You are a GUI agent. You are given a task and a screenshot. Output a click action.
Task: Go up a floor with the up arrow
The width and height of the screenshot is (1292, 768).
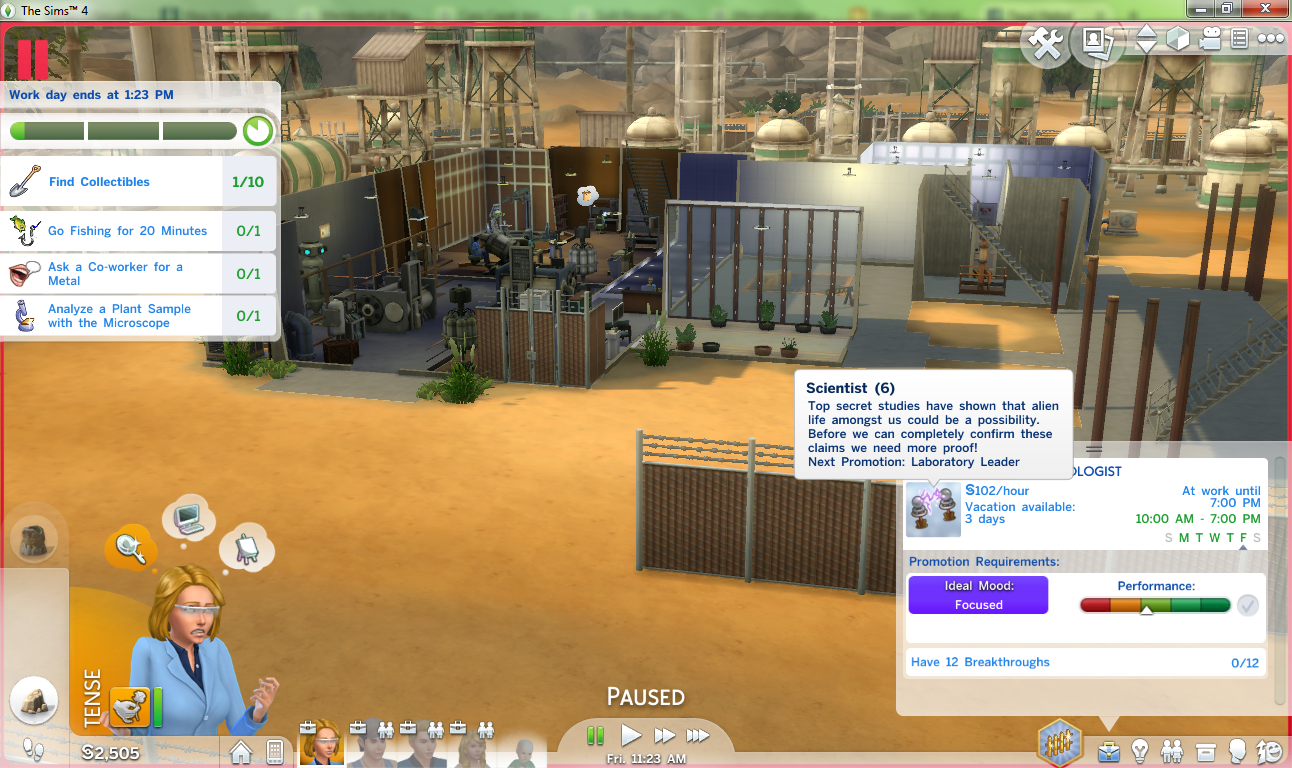coord(1145,33)
